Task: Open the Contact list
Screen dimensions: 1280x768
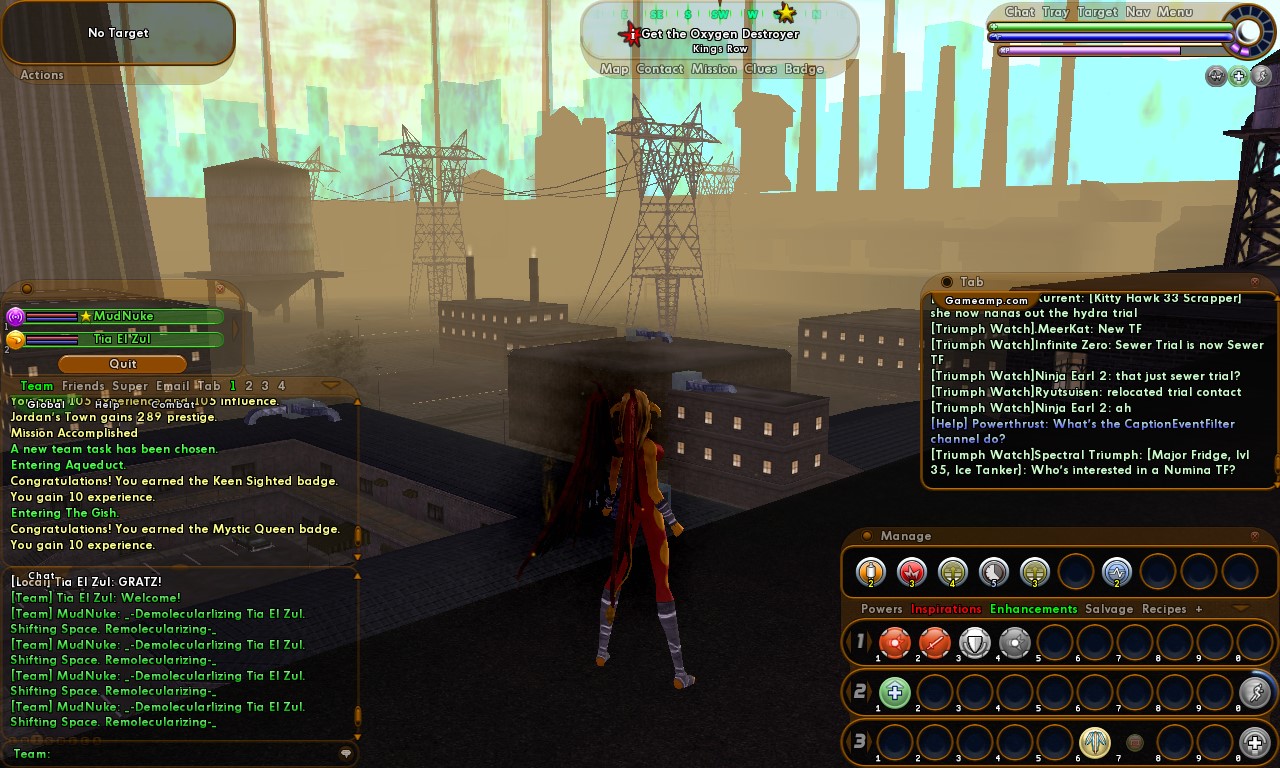Action: [660, 70]
